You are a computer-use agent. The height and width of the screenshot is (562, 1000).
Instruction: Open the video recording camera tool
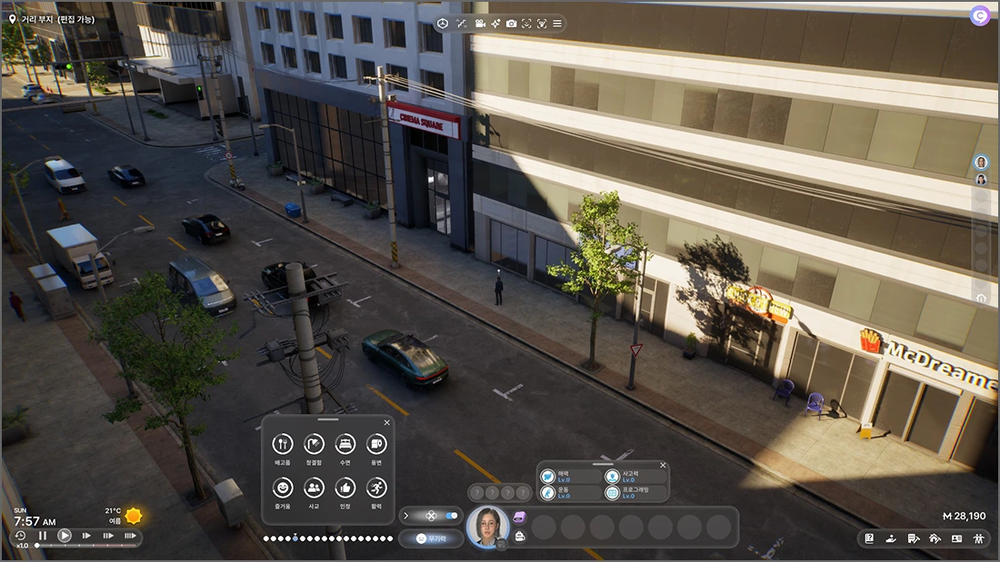coord(480,23)
